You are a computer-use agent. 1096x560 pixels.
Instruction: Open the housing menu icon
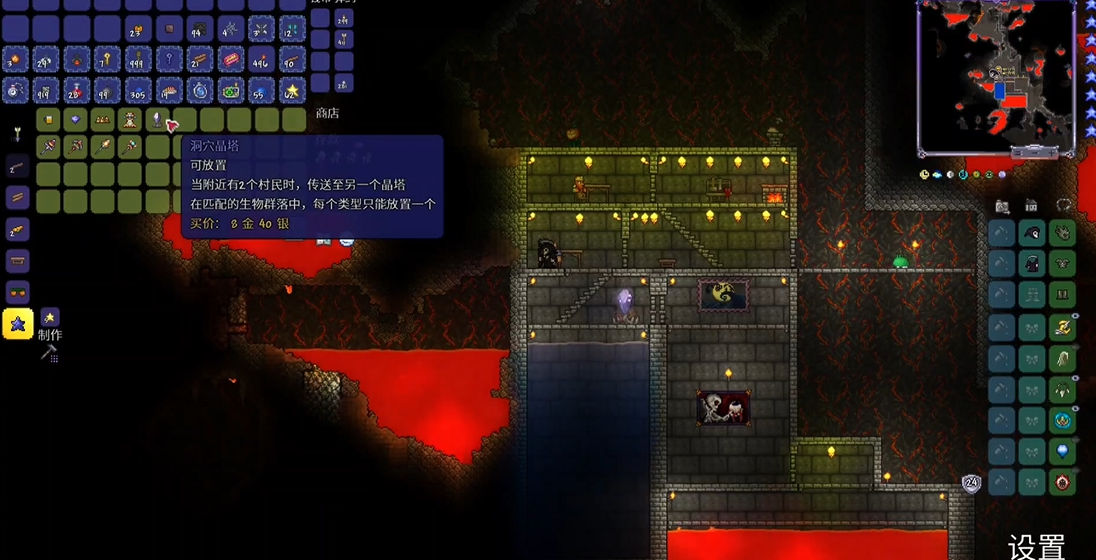pyautogui.click(x=1031, y=206)
